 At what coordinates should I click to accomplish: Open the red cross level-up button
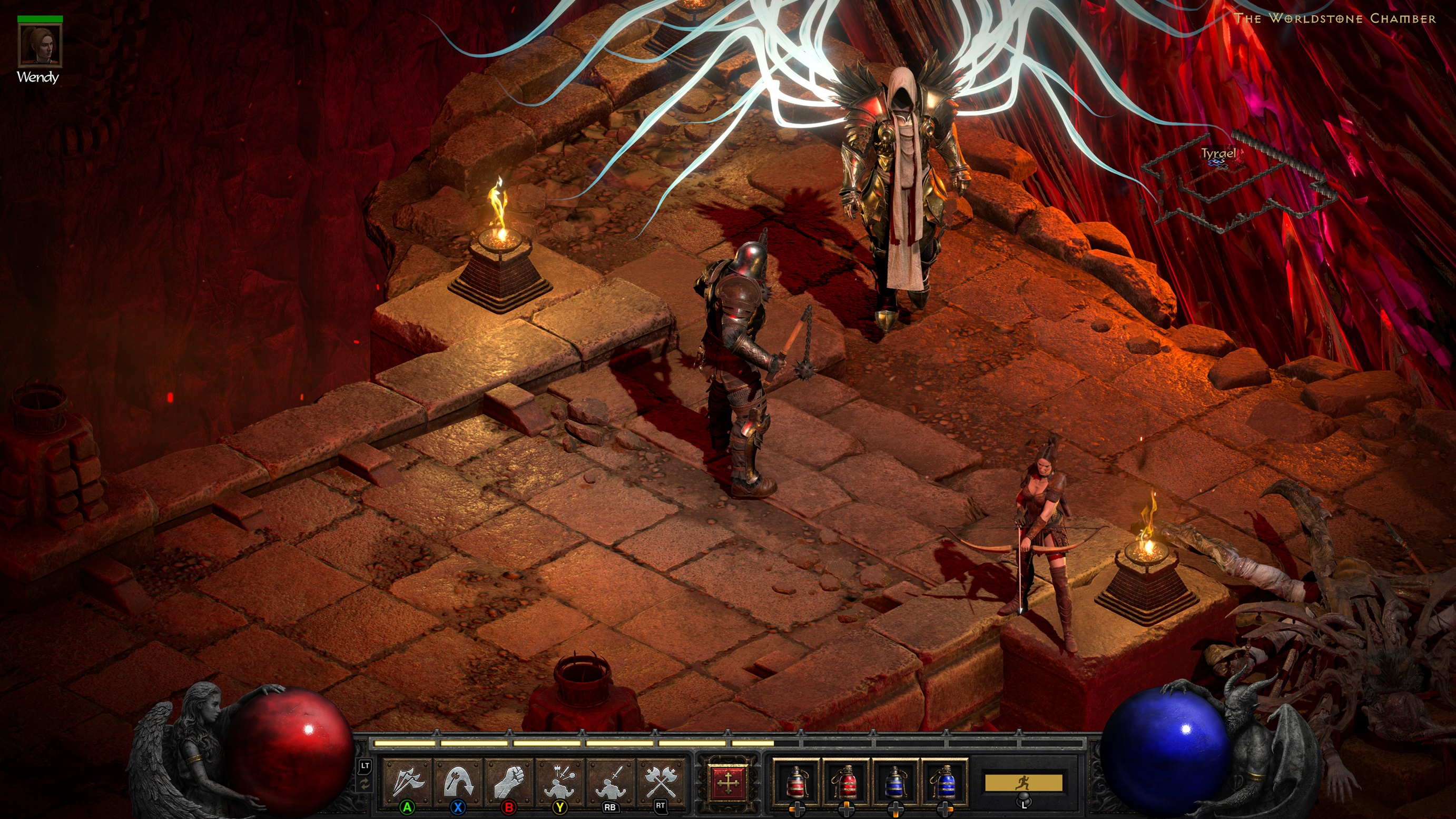[728, 783]
